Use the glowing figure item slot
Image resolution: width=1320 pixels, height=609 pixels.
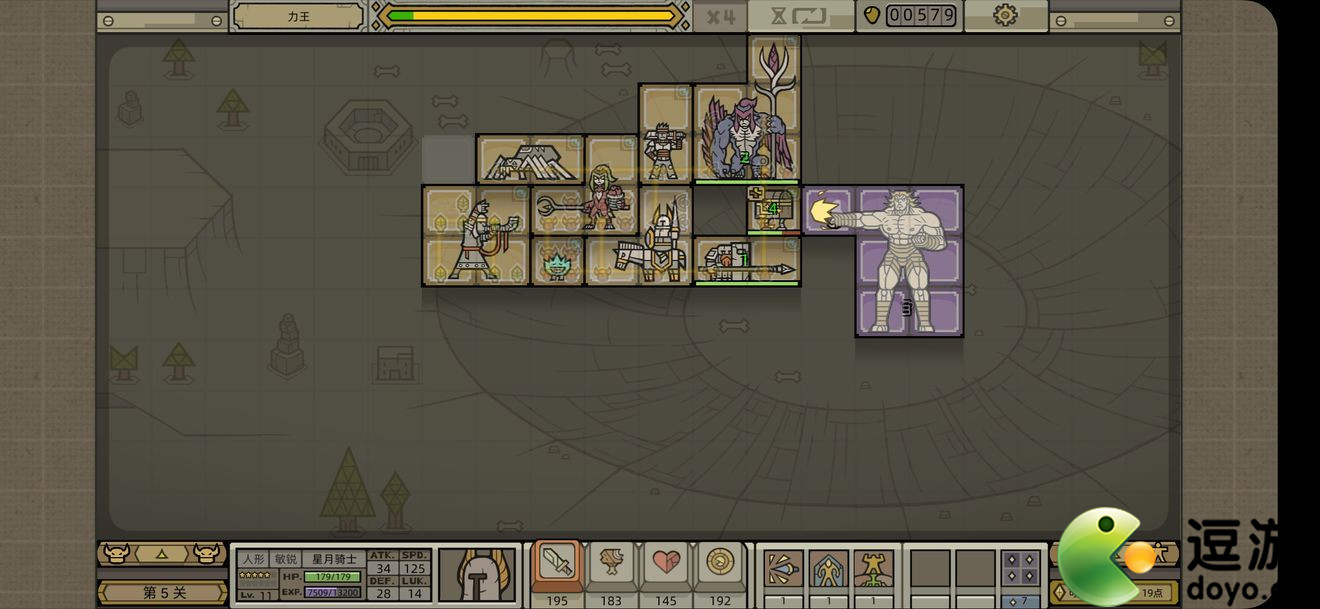(x=828, y=569)
